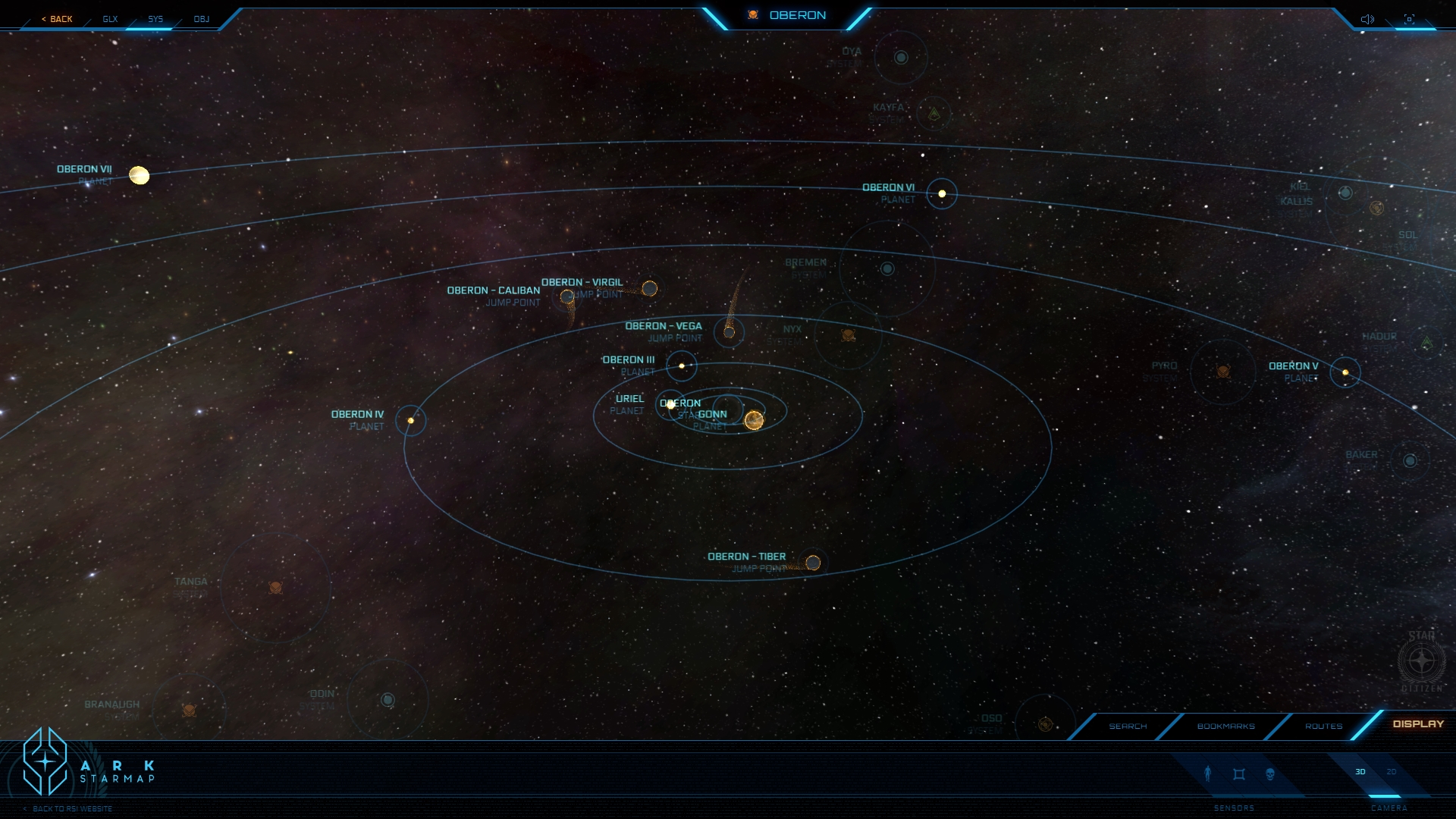1456x819 pixels.
Task: Follow the Back to RSI Website link
Action: [x=72, y=809]
